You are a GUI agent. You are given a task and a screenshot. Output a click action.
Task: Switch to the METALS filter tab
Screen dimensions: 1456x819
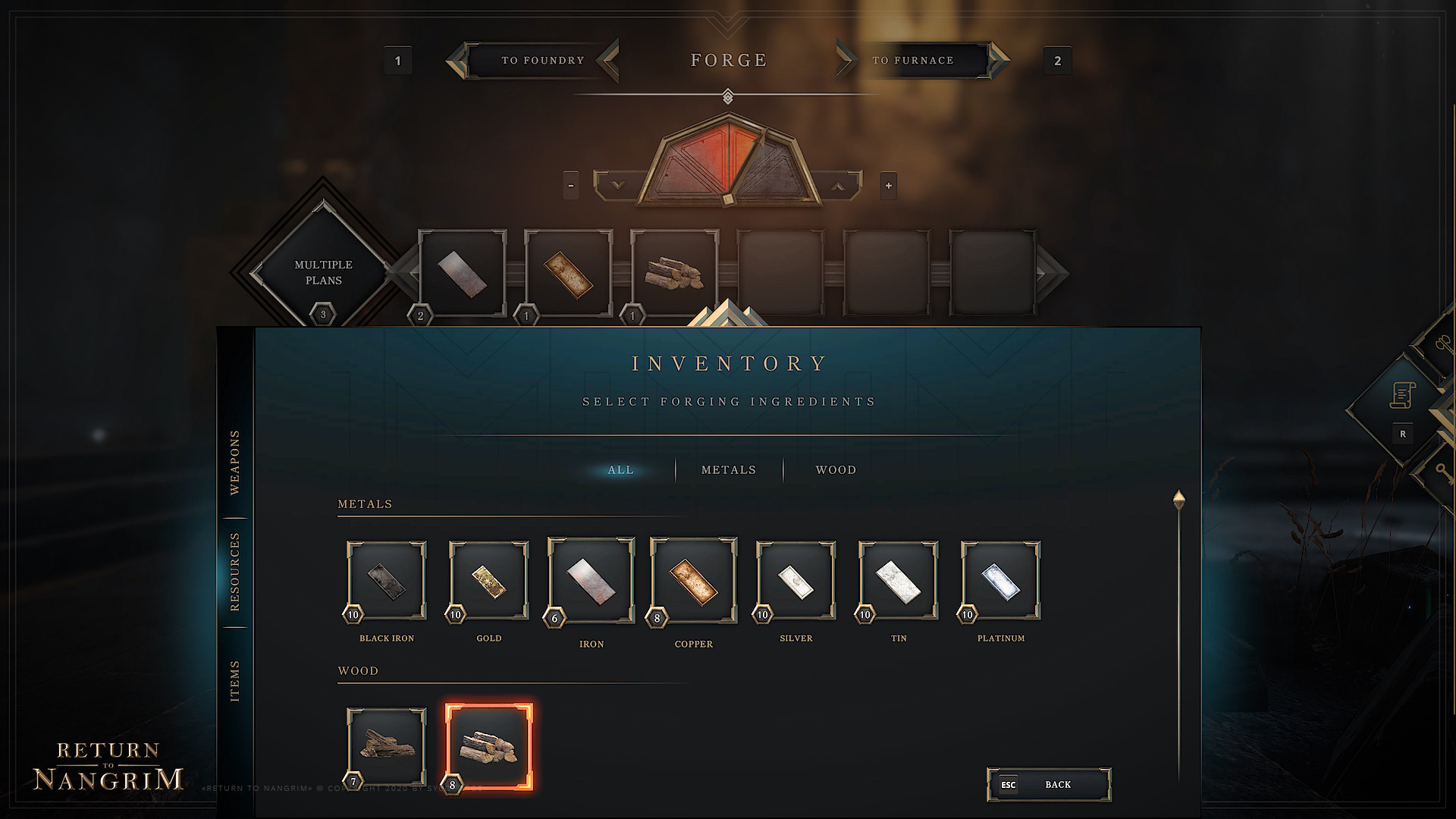tap(728, 469)
